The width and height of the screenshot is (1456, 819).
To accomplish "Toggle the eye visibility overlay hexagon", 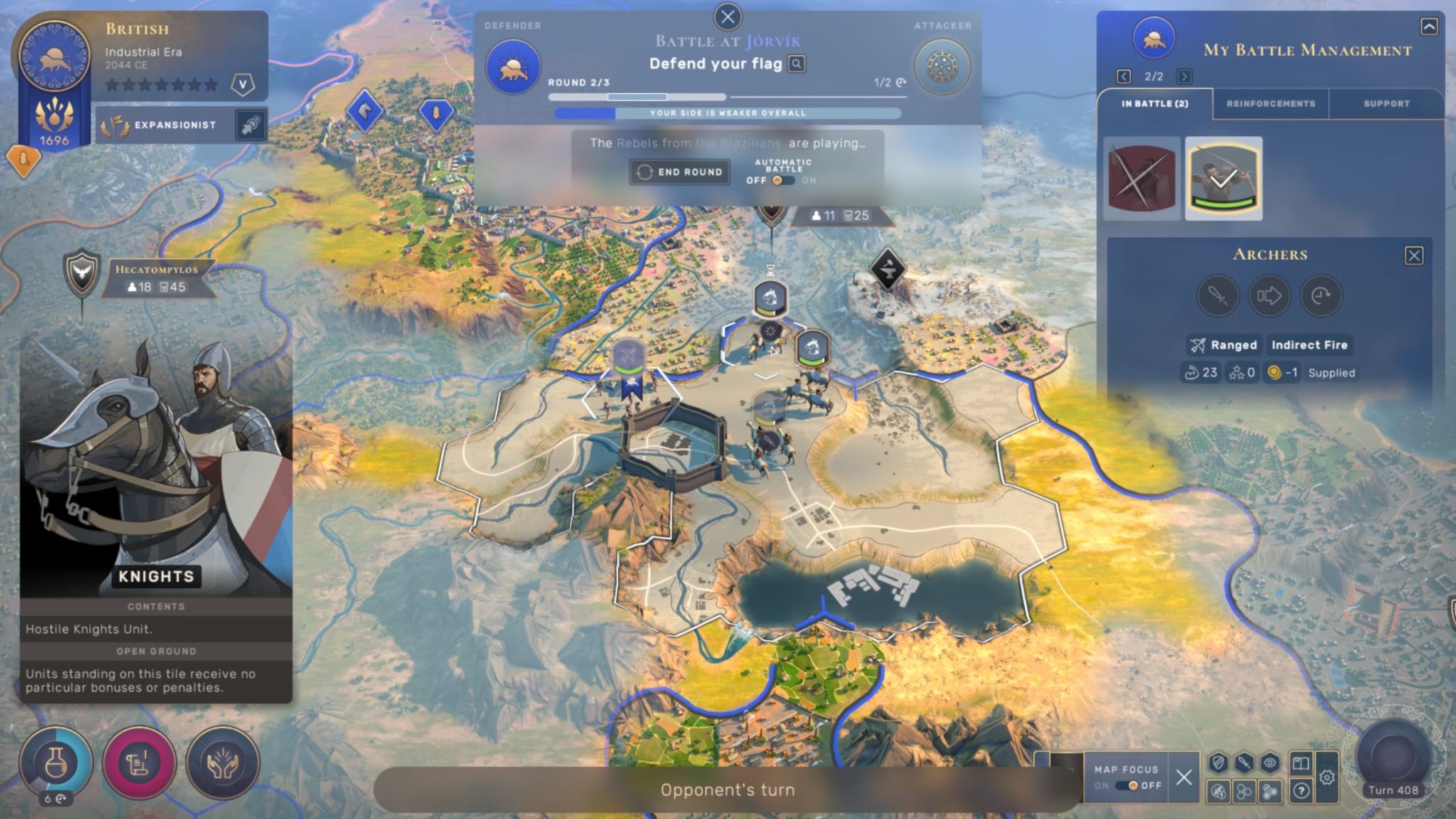I will click(1270, 763).
